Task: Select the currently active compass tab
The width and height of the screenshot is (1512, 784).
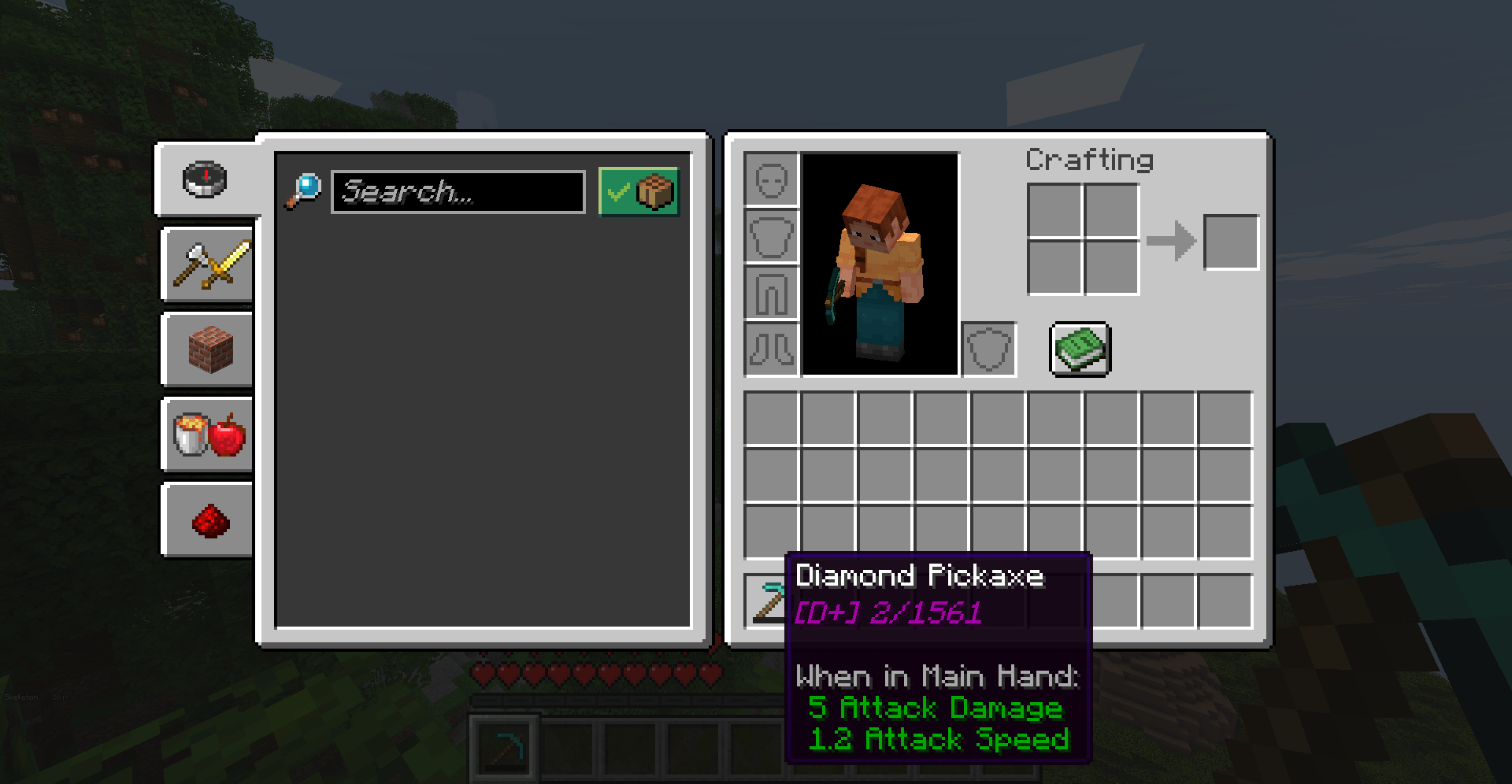Action: [x=205, y=179]
